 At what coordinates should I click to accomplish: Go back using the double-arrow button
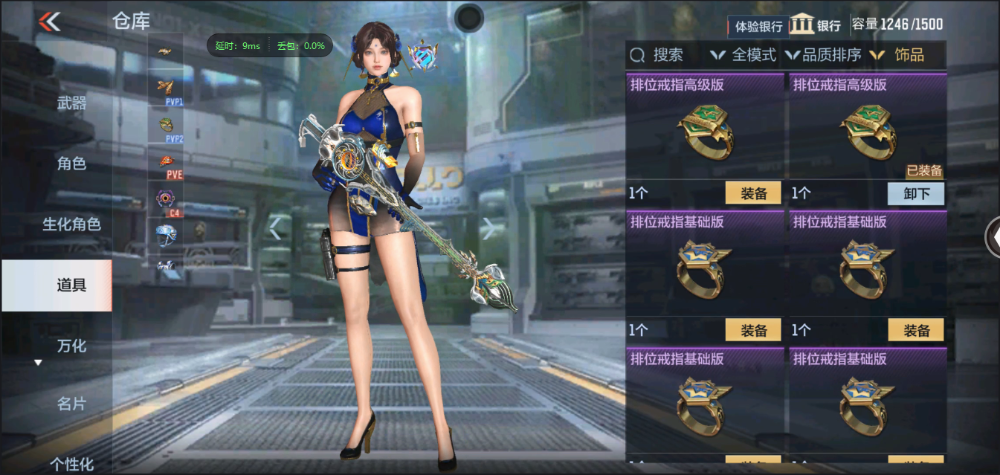49,21
